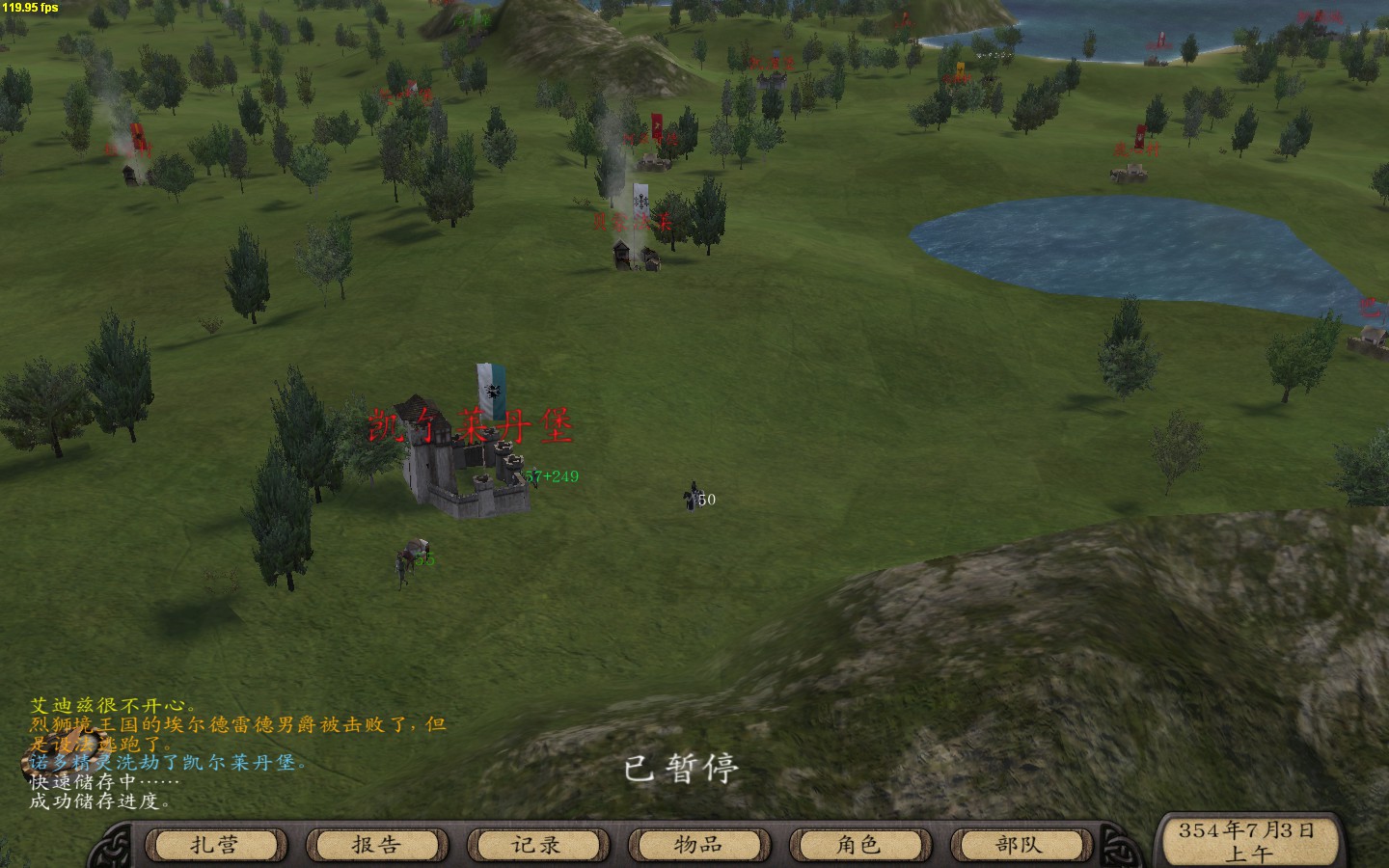Image resolution: width=1389 pixels, height=868 pixels.
Task: Show the 报告 (Reports) screen
Action: pos(376,845)
